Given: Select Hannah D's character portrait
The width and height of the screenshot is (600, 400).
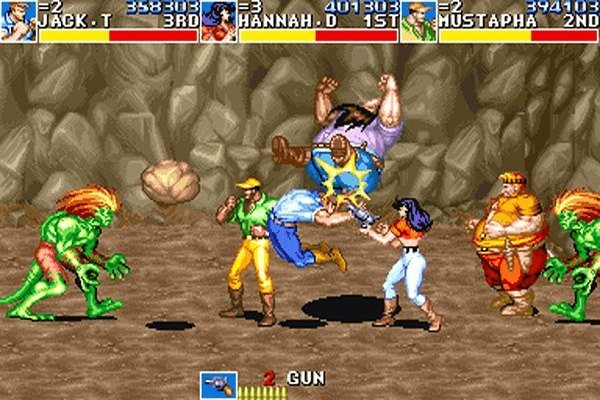Looking at the screenshot, I should pos(218,21).
